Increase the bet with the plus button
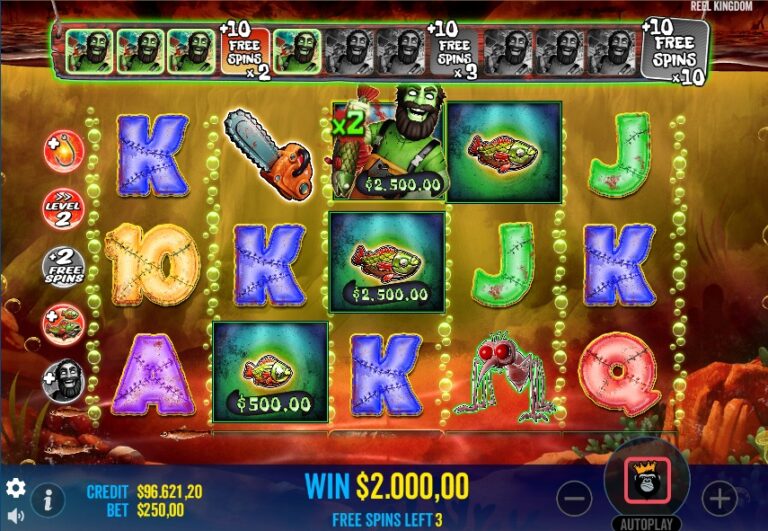Screen dimensions: 768x531 coord(719,497)
